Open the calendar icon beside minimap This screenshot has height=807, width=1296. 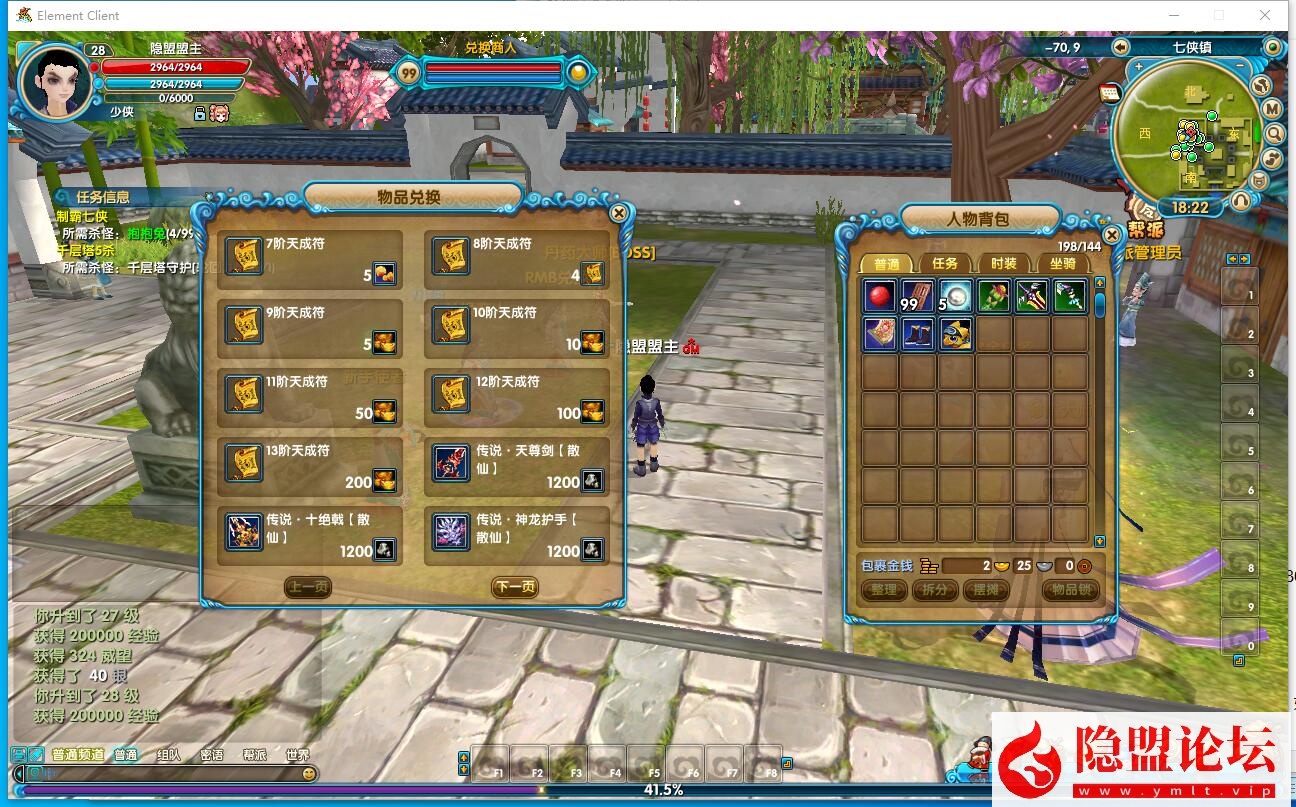coord(1110,93)
